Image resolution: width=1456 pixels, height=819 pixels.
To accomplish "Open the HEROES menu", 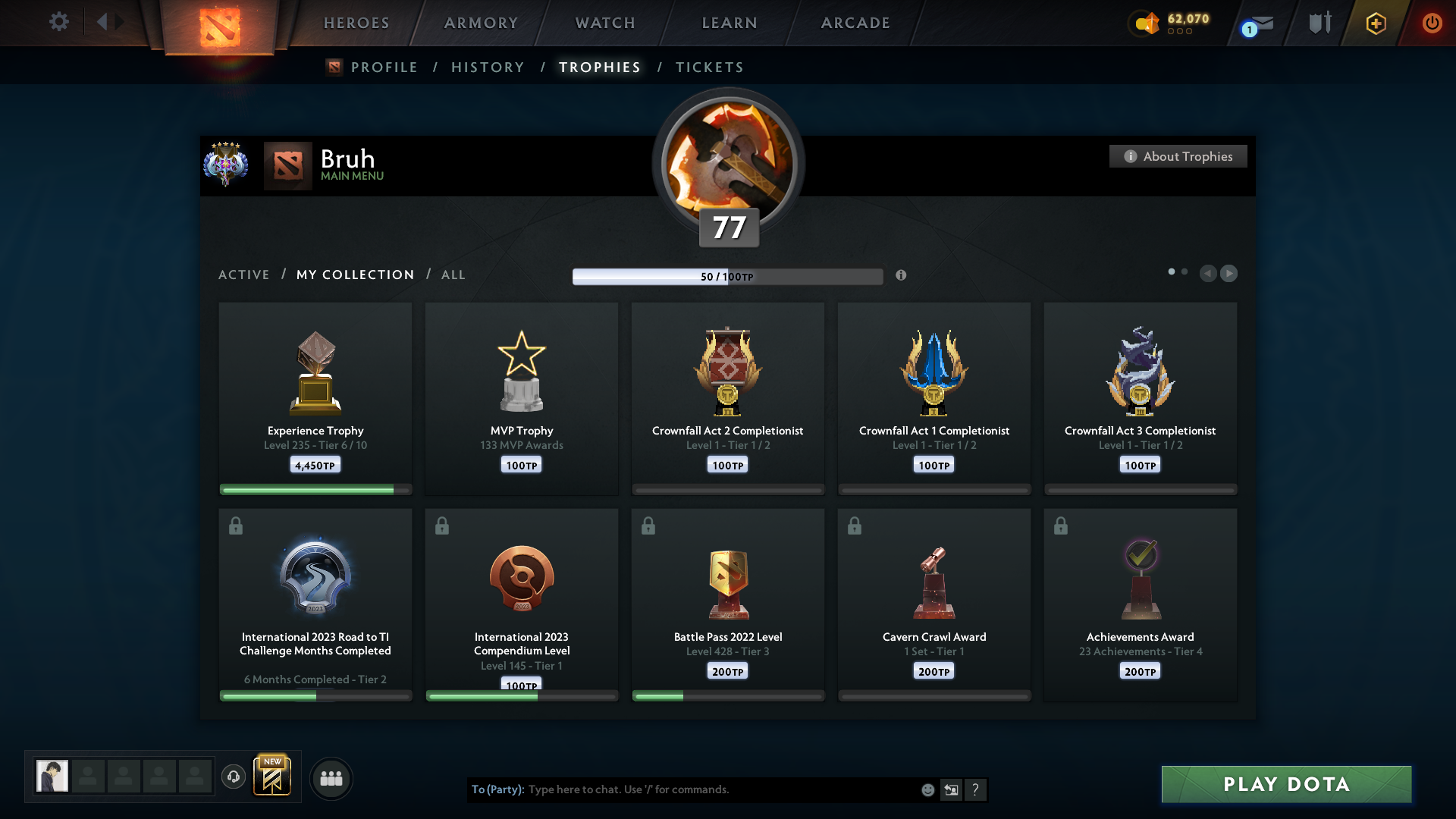I will (356, 23).
